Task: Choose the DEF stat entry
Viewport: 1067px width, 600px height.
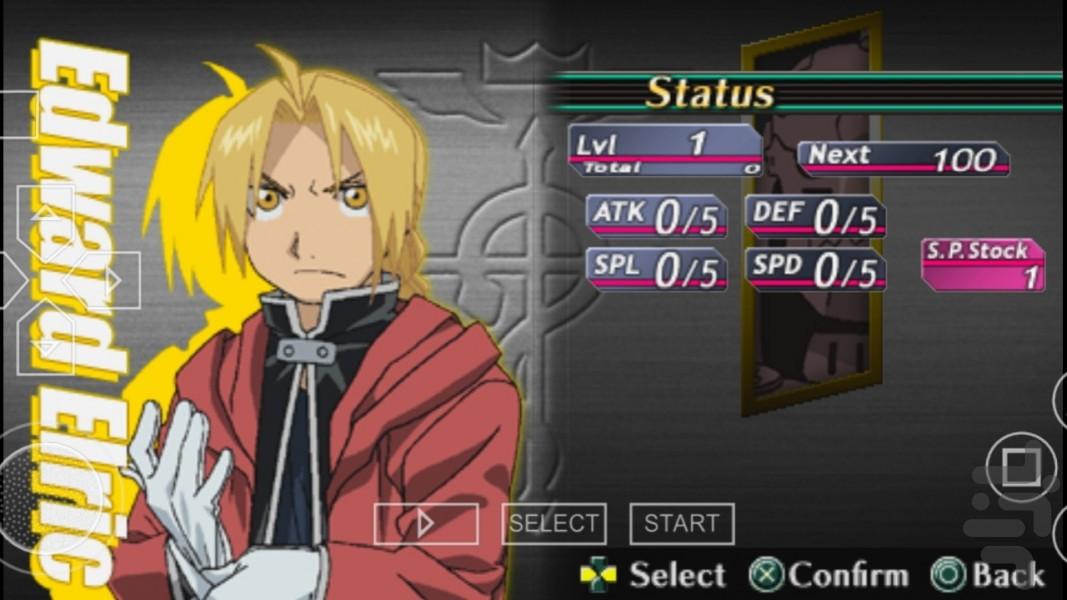Action: pyautogui.click(x=815, y=216)
